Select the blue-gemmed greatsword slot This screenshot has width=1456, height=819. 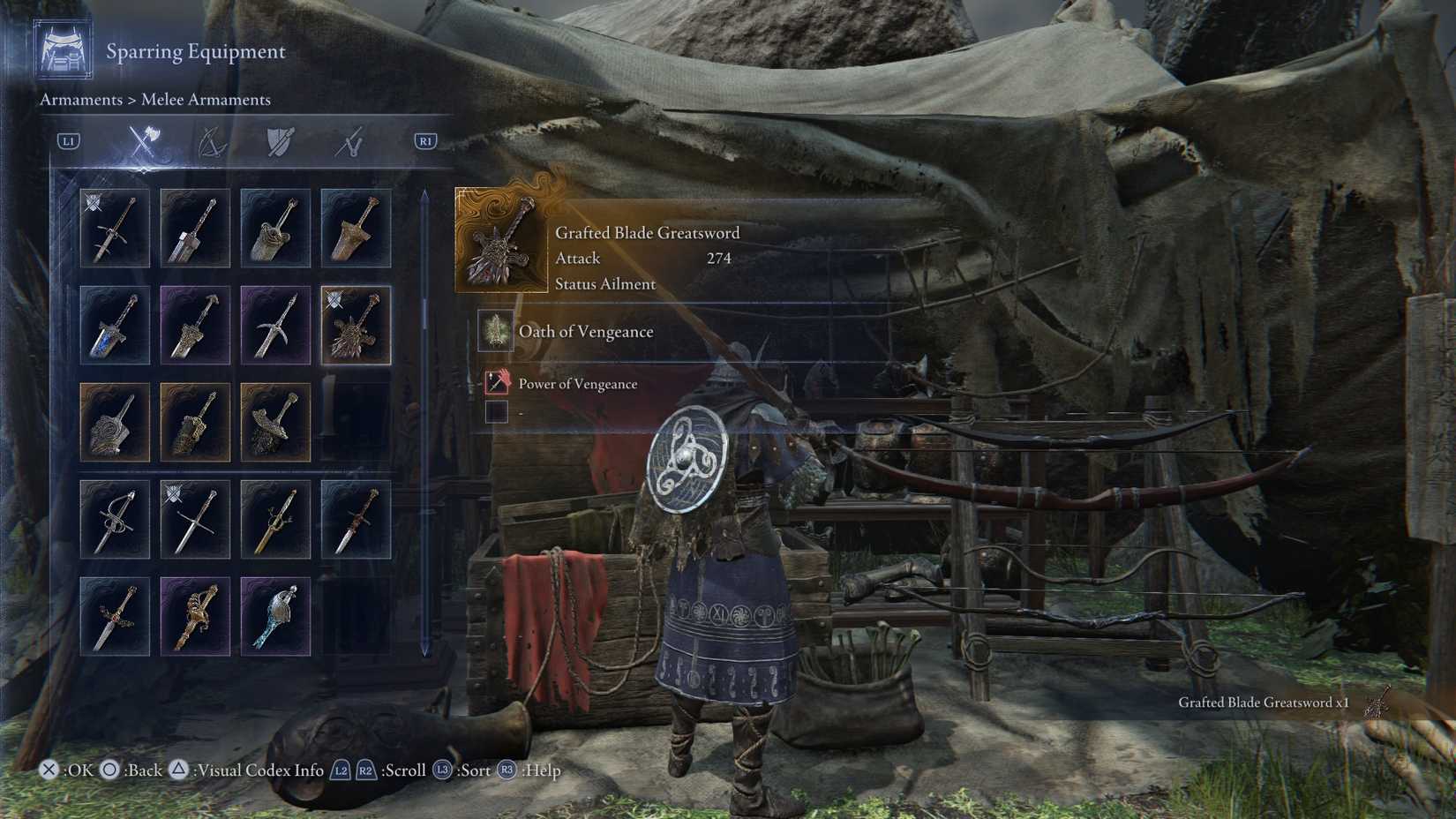[x=115, y=325]
